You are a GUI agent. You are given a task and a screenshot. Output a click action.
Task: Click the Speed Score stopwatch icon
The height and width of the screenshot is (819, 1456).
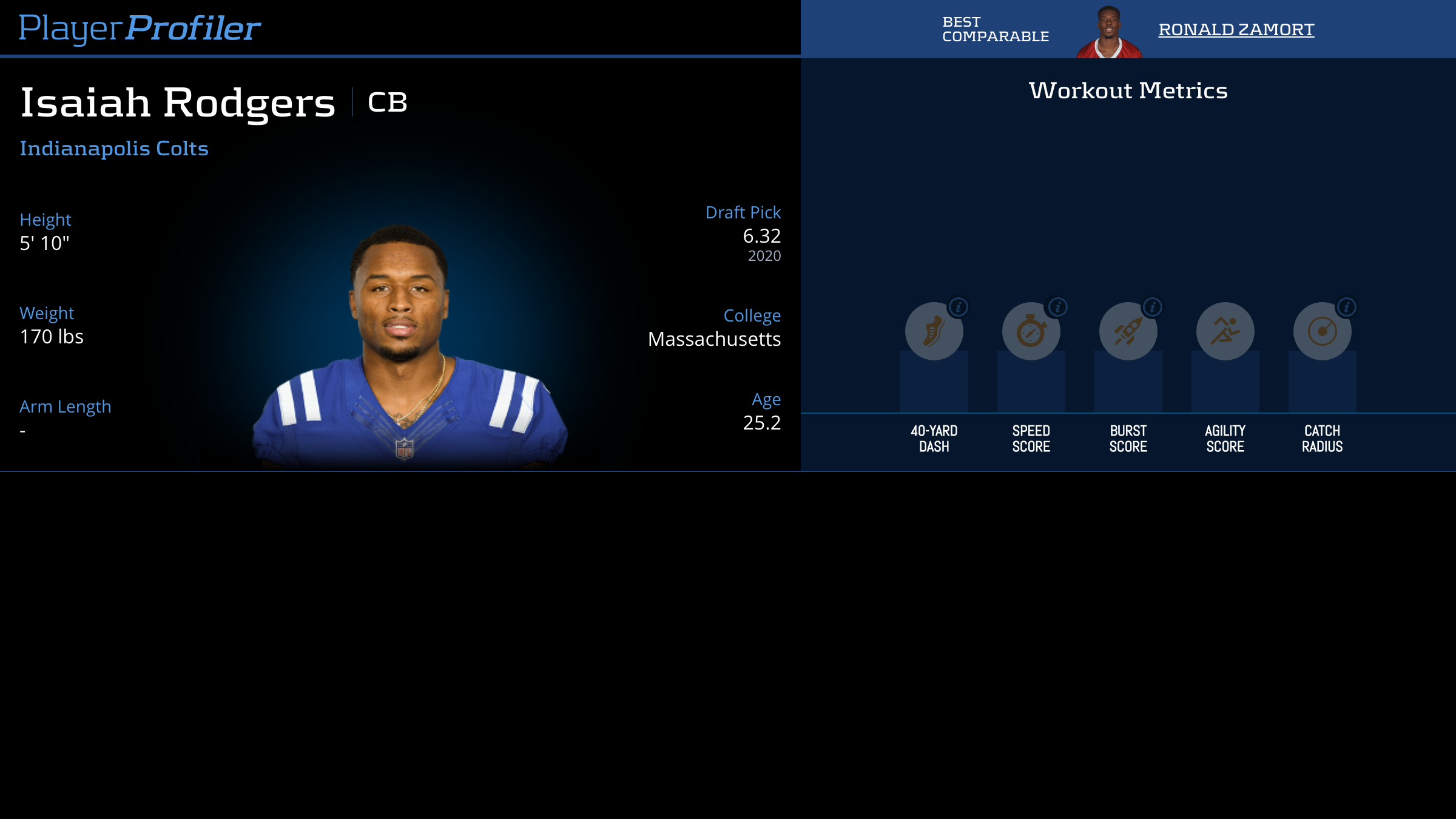point(1031,331)
